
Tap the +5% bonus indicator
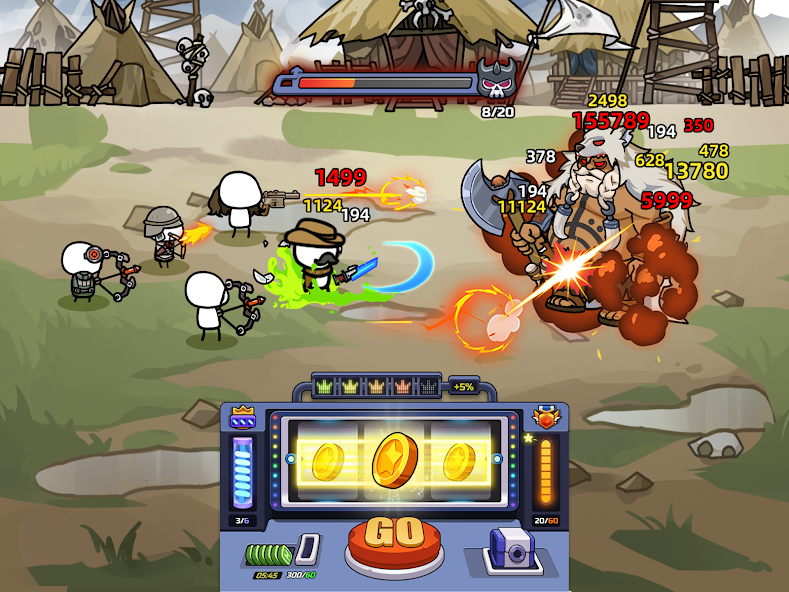(463, 386)
